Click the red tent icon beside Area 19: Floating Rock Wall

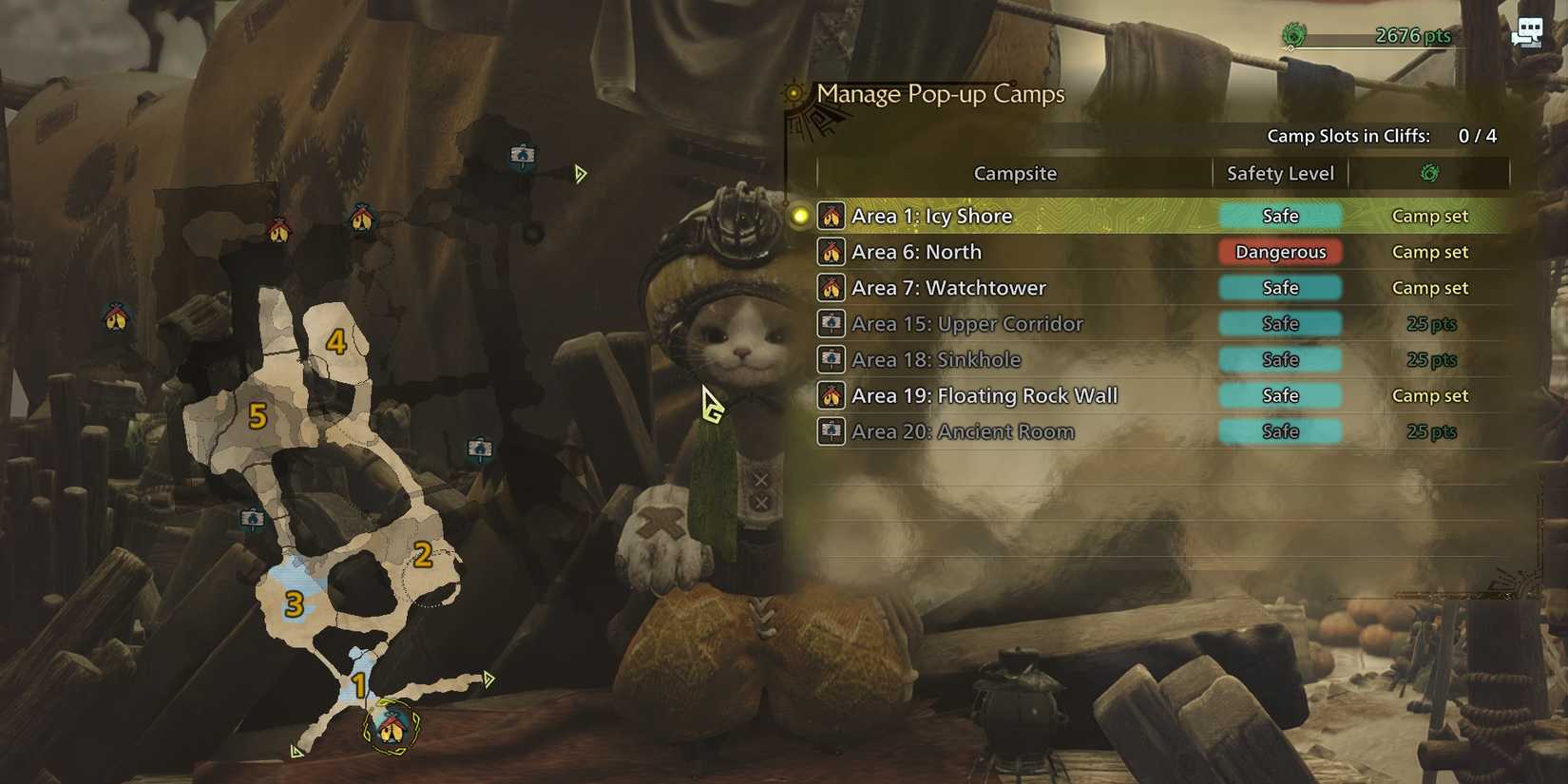pos(832,395)
